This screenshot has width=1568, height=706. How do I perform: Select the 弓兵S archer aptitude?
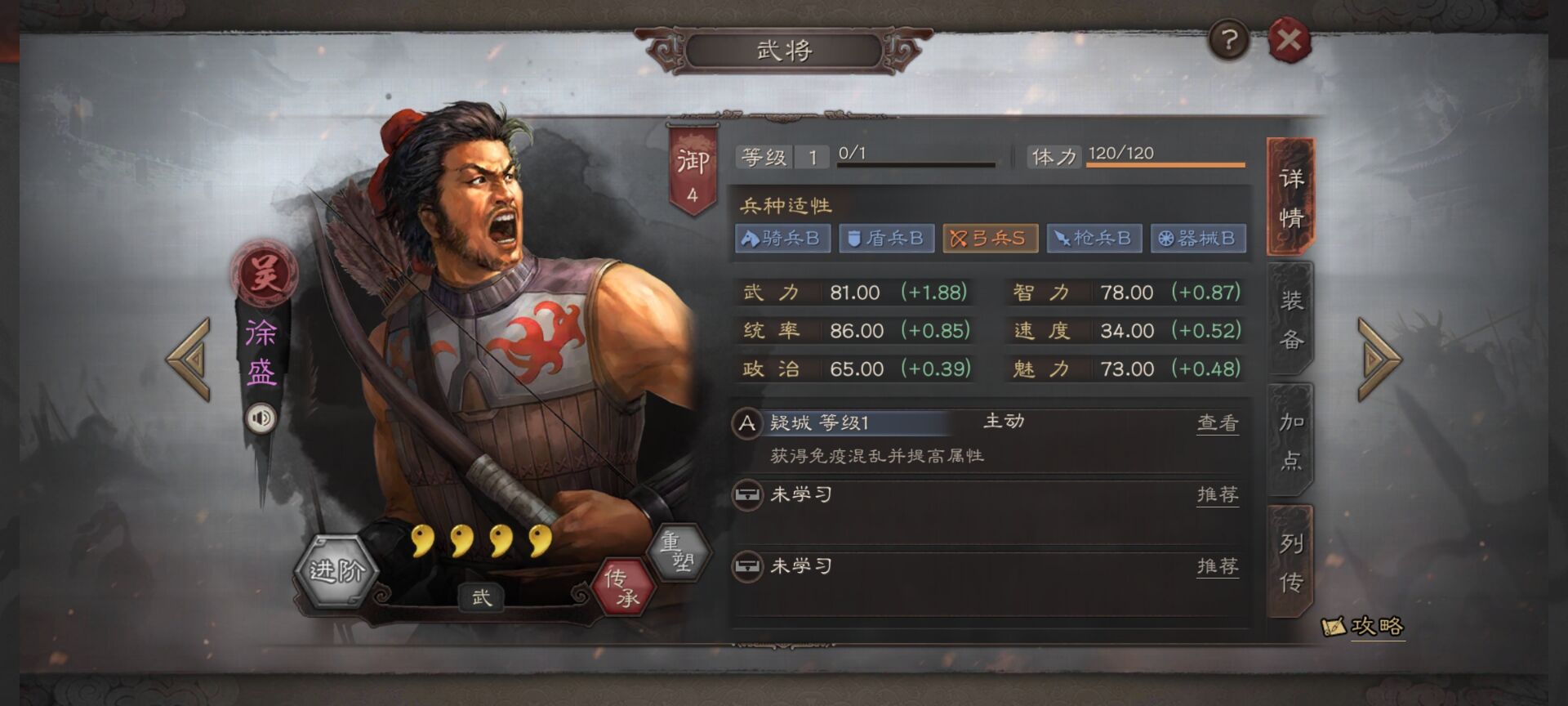pyautogui.click(x=990, y=239)
